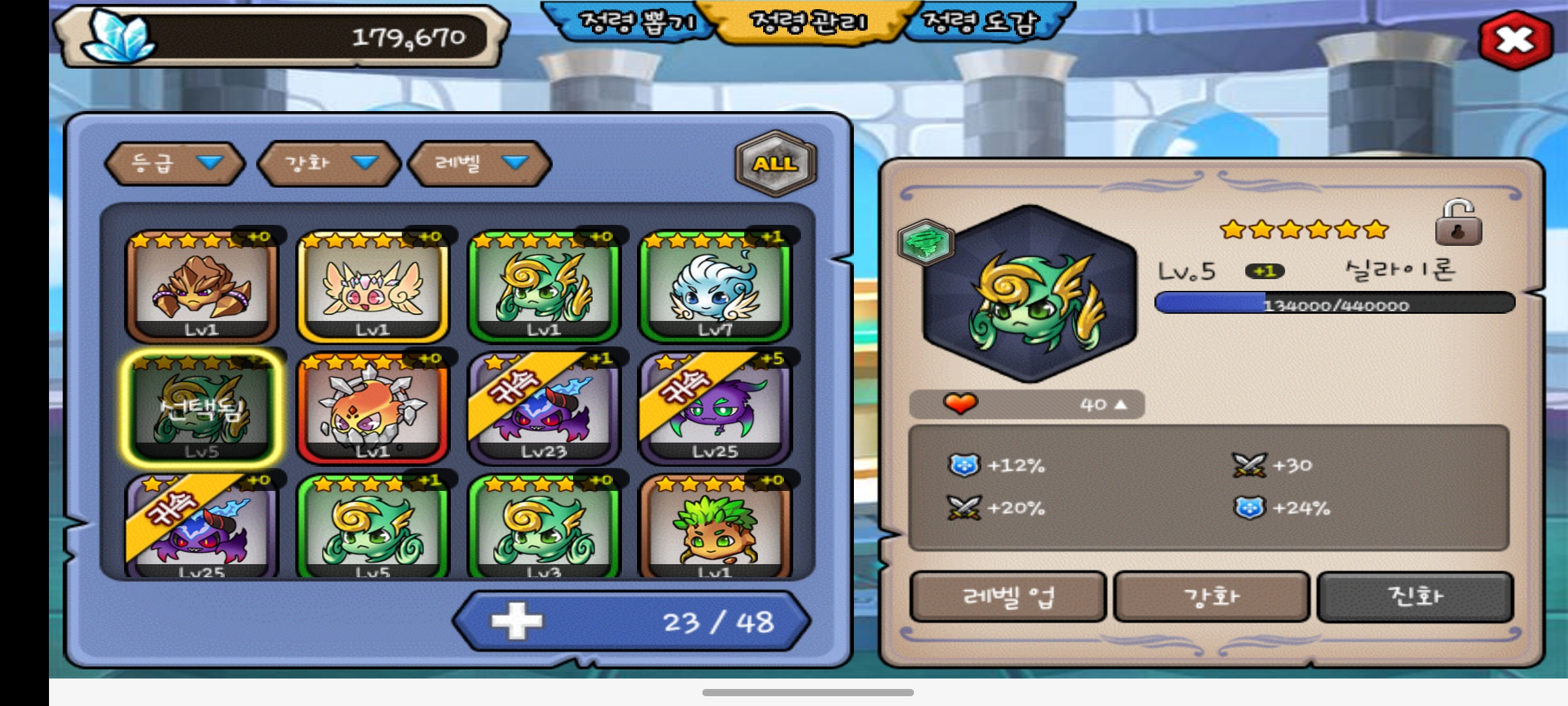Image resolution: width=1568 pixels, height=706 pixels.
Task: Choose the 진화 evolve button
Action: (1415, 596)
